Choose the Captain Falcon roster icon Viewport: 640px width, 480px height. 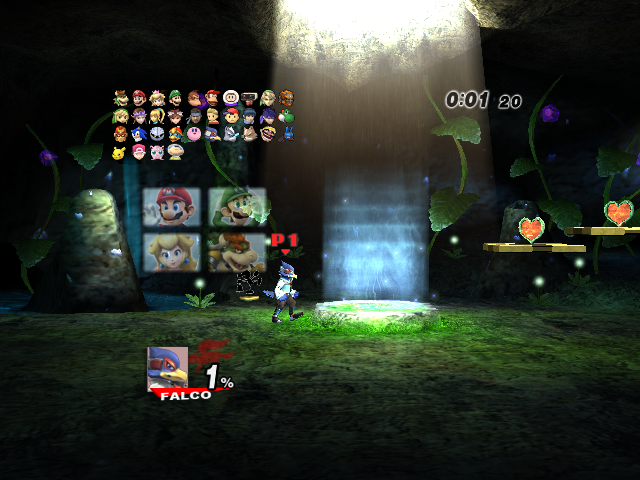pyautogui.click(x=120, y=133)
